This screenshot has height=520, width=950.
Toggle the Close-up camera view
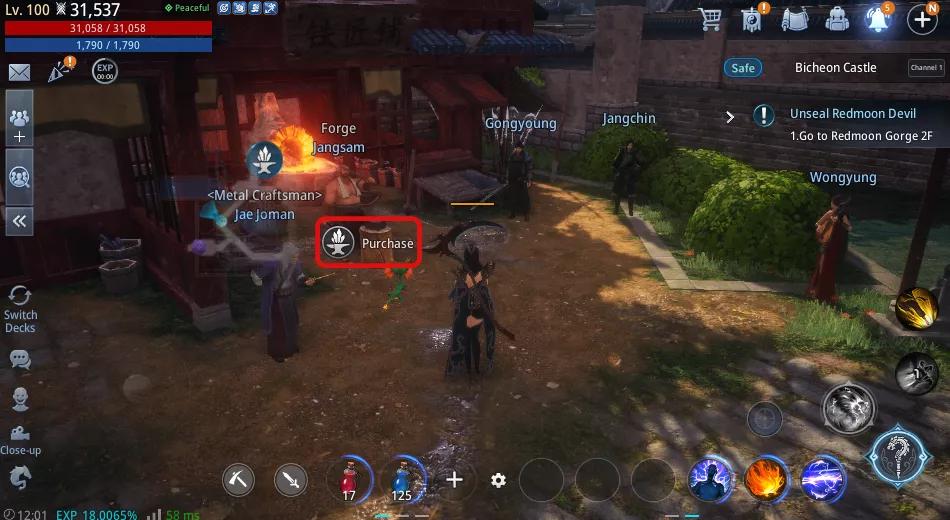point(19,440)
